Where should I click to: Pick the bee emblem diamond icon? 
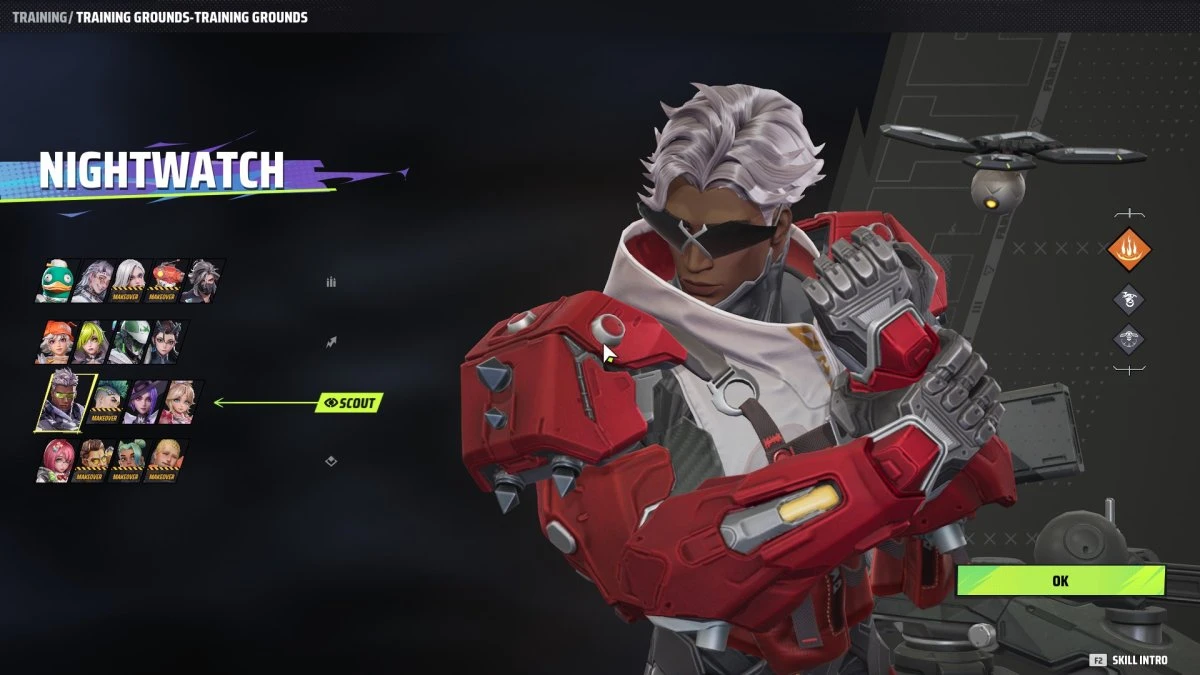(x=1129, y=339)
